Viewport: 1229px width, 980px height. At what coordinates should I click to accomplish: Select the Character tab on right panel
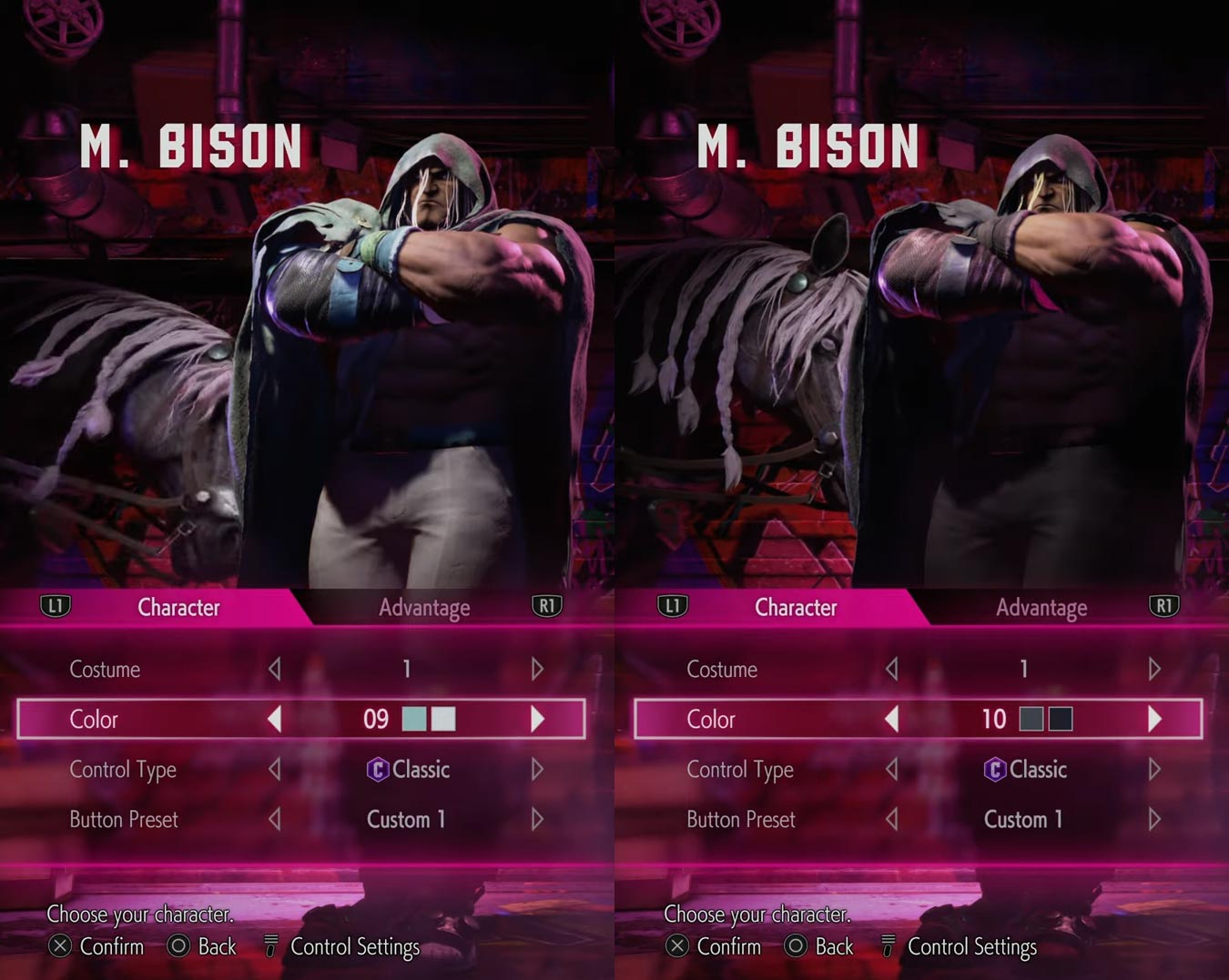[x=796, y=607]
